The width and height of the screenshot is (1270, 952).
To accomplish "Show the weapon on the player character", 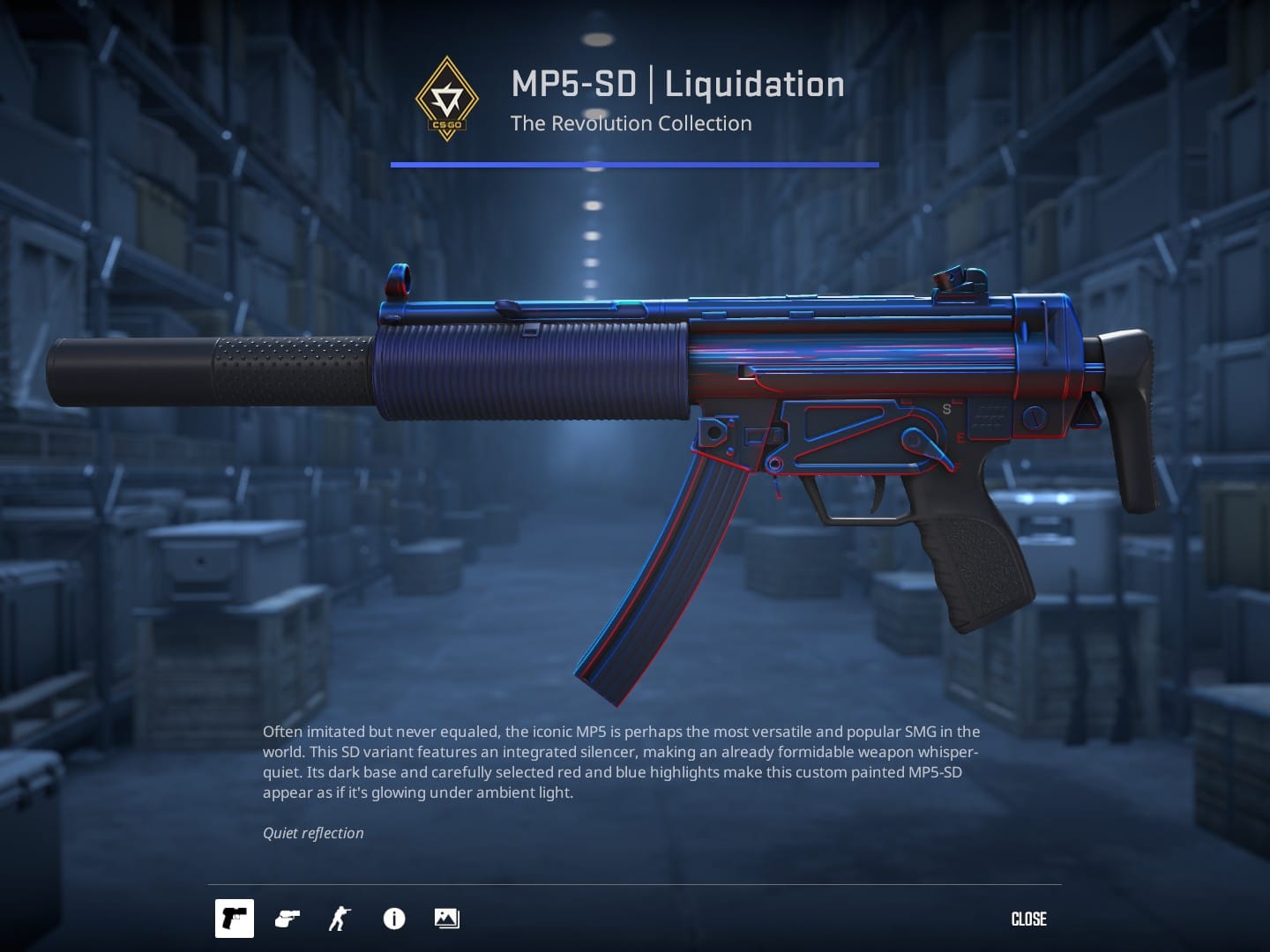I will [x=340, y=919].
